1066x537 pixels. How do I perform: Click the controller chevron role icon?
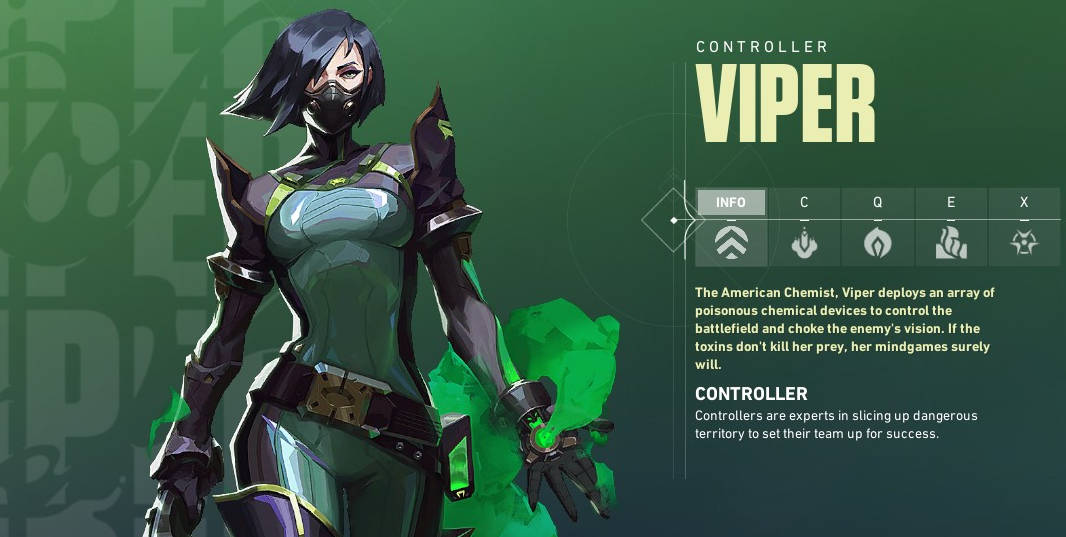point(731,243)
